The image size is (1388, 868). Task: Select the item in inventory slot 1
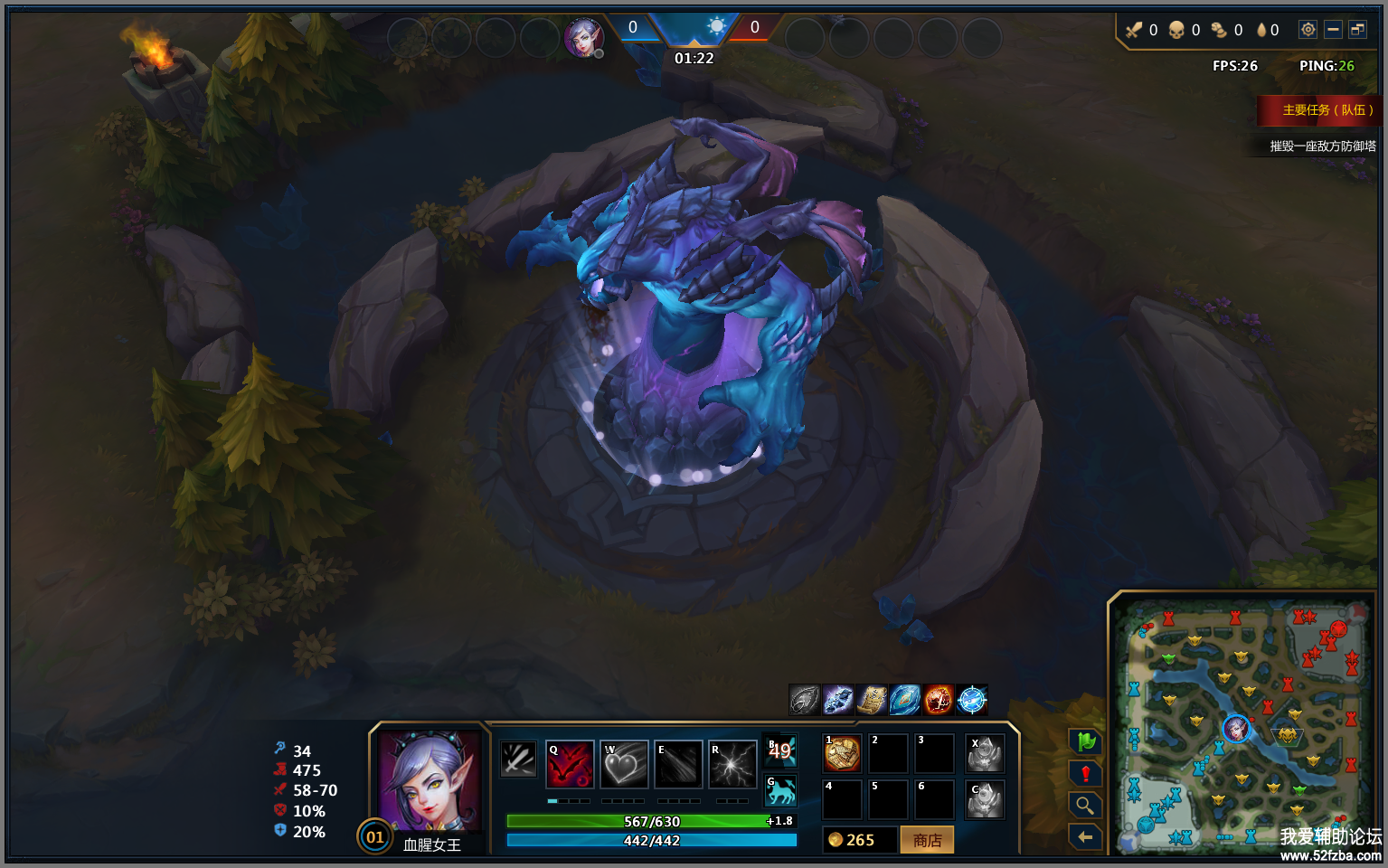(842, 753)
